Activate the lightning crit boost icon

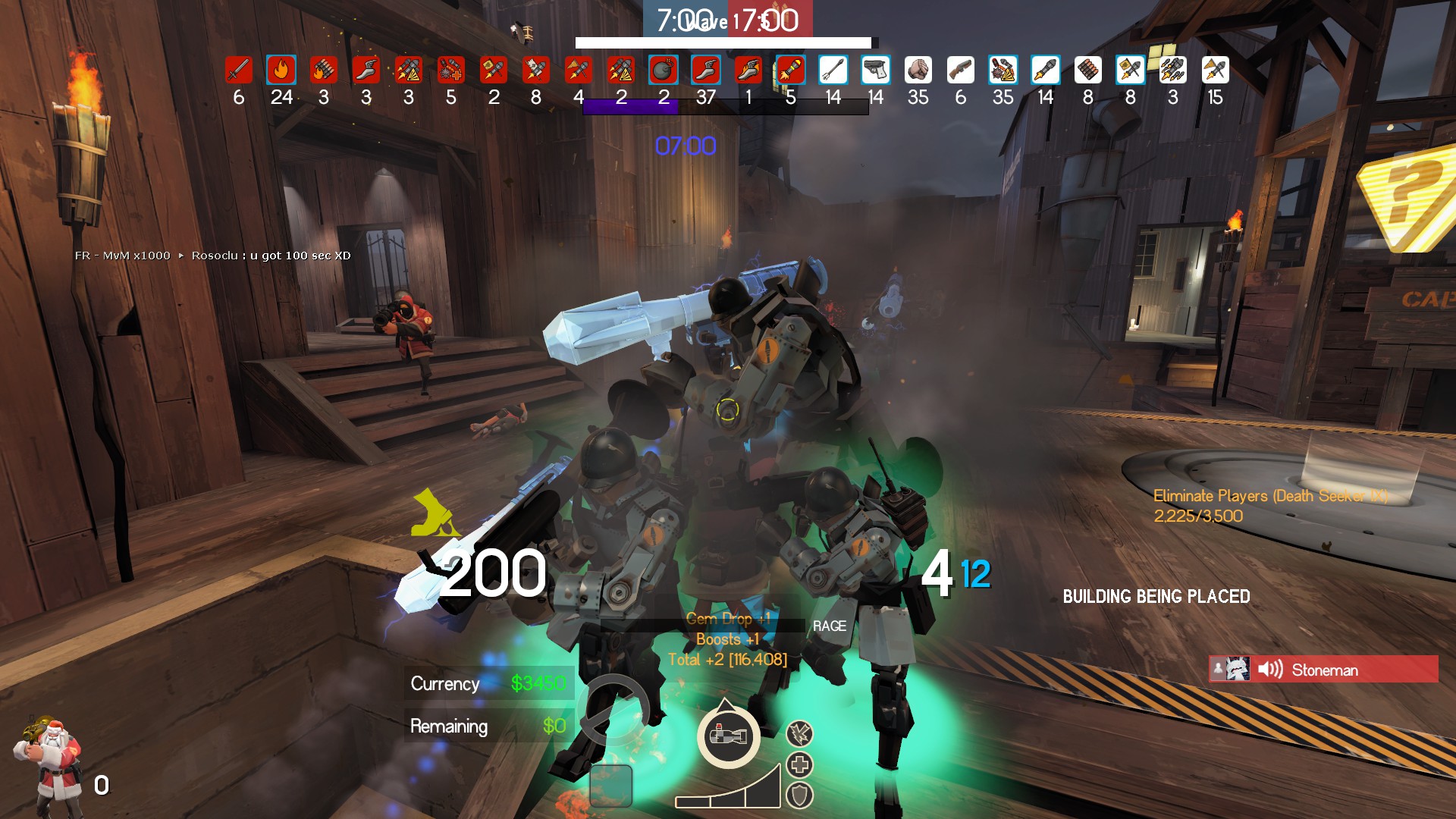[799, 733]
